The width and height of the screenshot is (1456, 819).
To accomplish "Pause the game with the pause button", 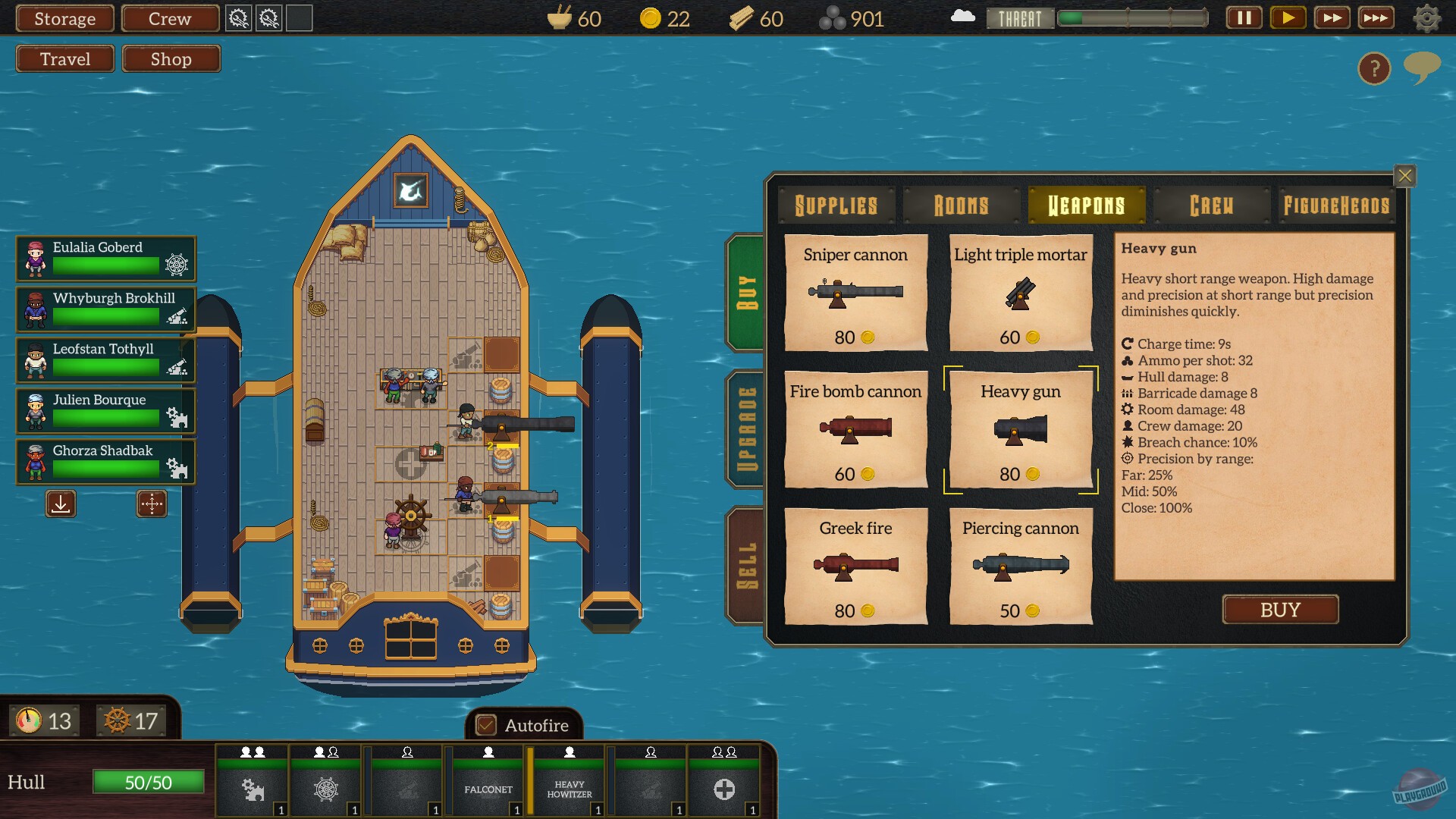I will click(x=1244, y=17).
